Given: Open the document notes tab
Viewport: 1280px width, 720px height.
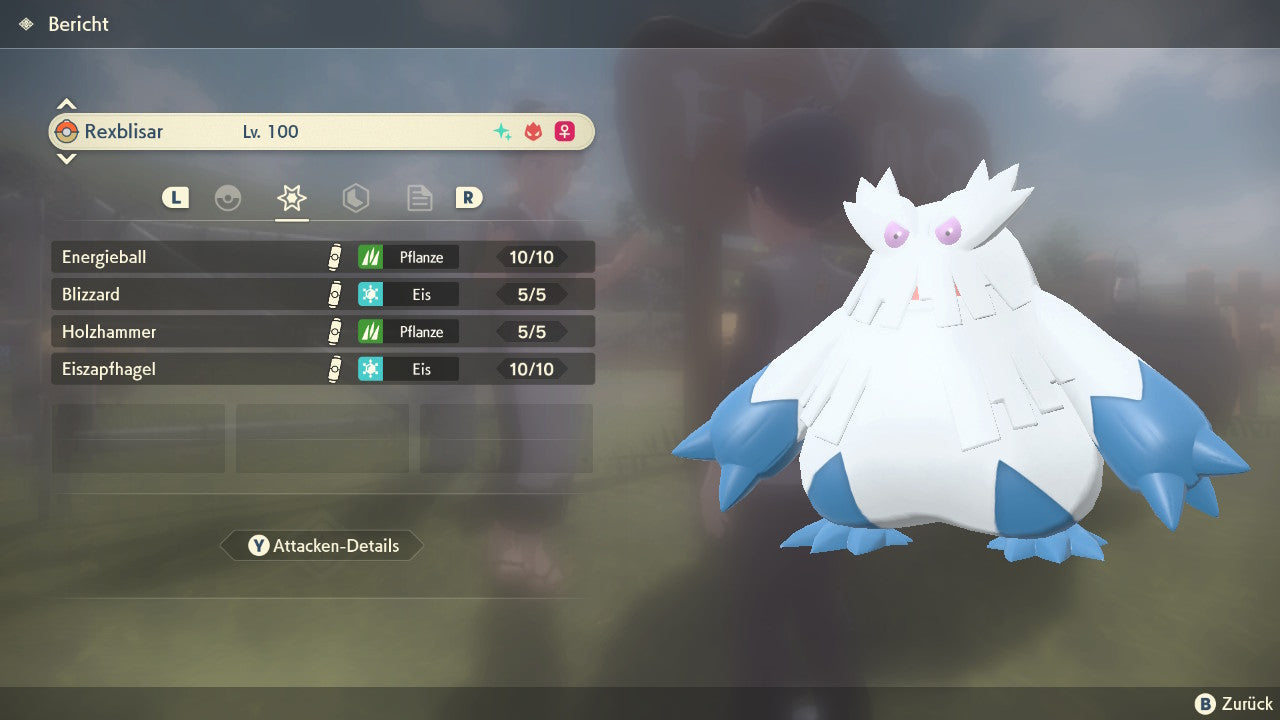Looking at the screenshot, I should [x=419, y=198].
